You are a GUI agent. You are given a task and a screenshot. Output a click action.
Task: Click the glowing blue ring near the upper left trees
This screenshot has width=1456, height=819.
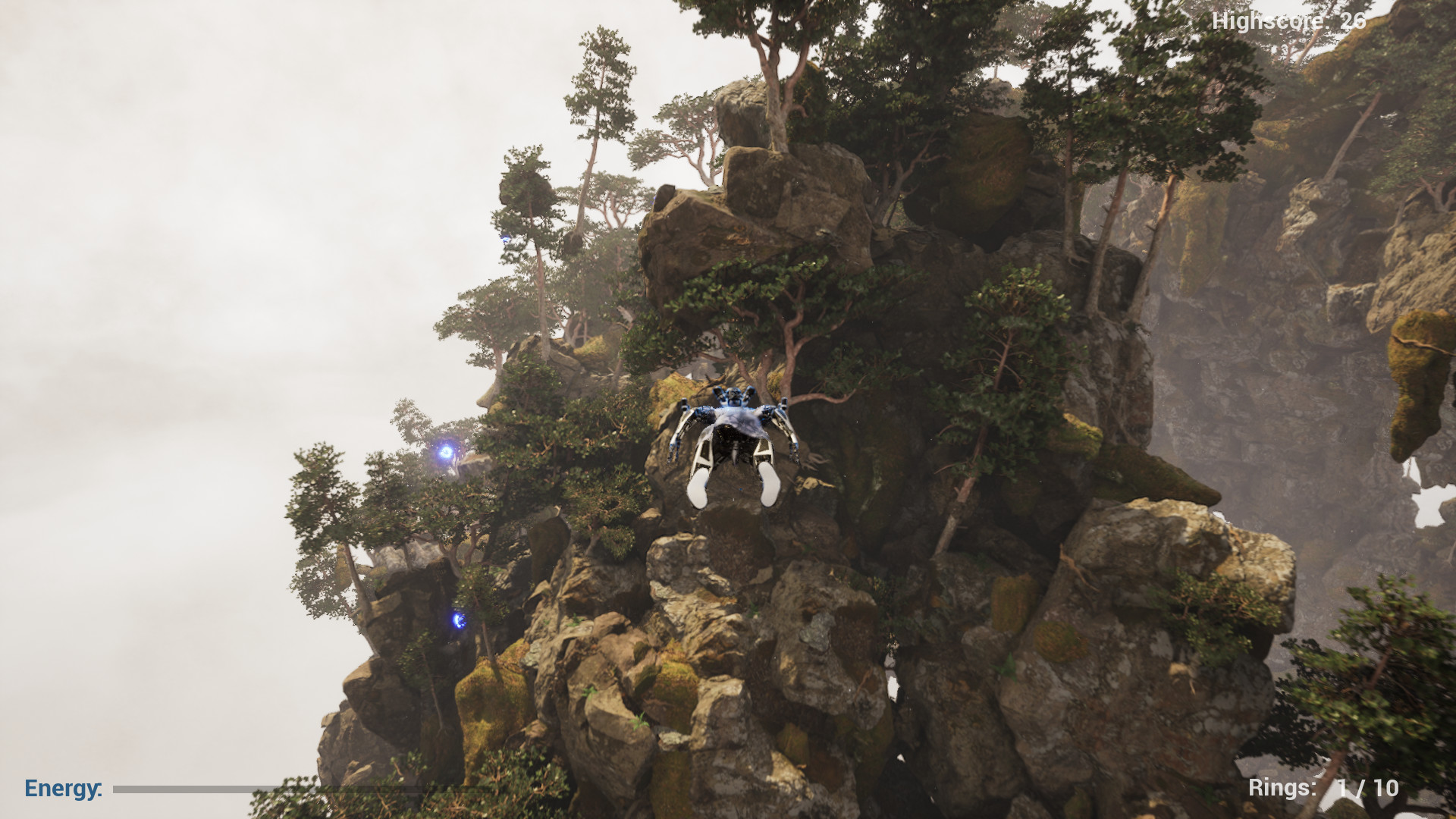(x=446, y=453)
